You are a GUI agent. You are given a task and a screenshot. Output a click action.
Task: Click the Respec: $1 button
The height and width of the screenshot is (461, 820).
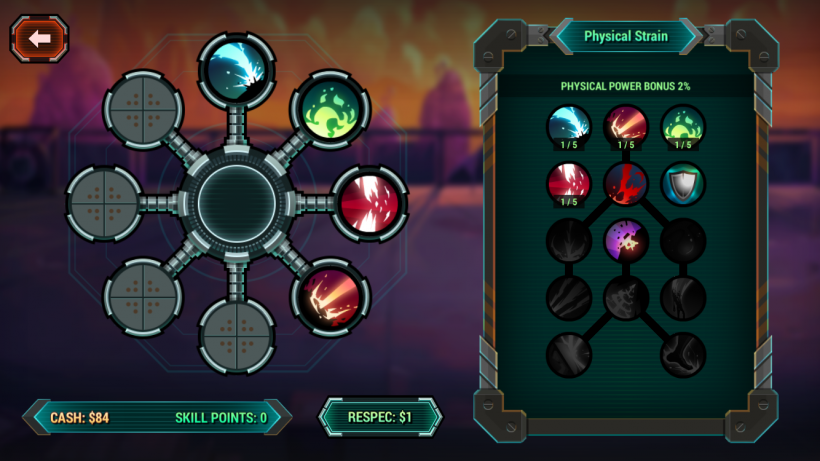380,416
